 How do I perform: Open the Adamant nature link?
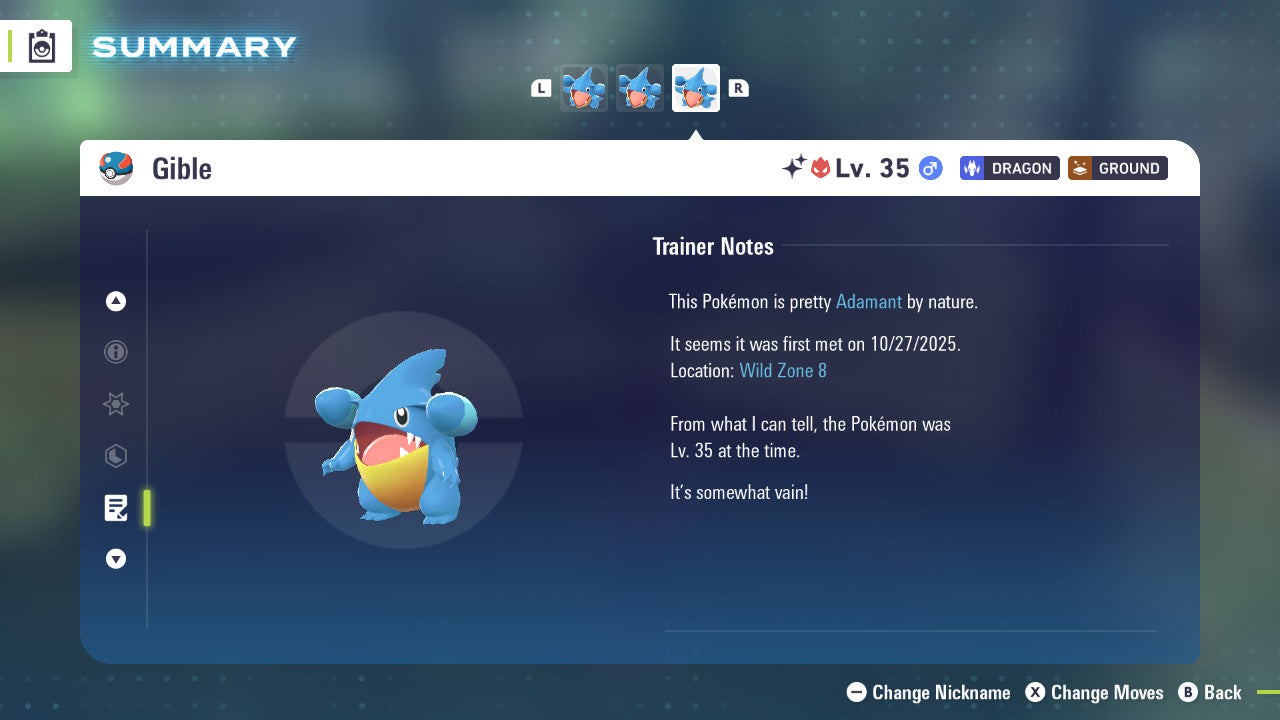[869, 301]
